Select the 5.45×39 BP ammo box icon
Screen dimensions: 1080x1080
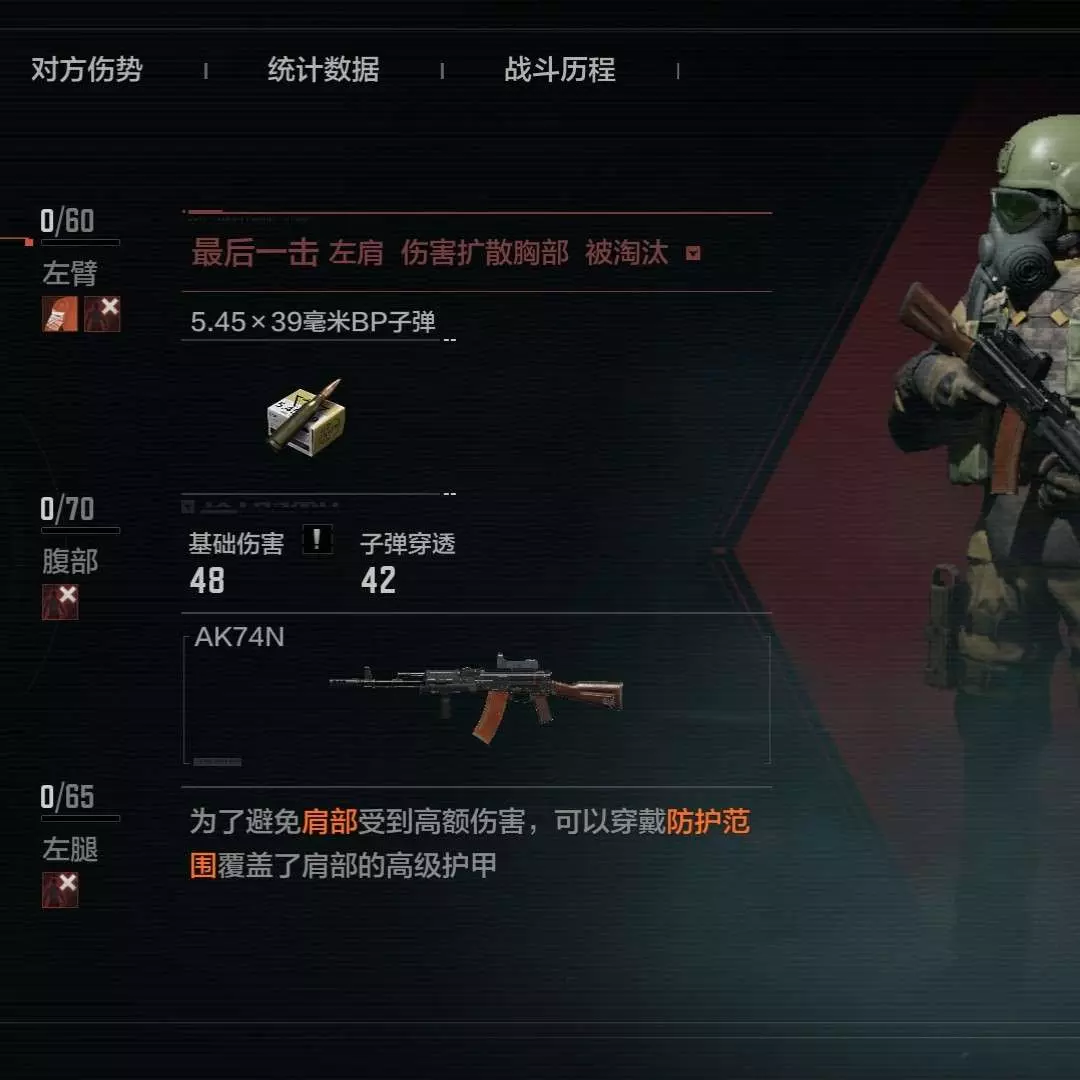point(304,418)
